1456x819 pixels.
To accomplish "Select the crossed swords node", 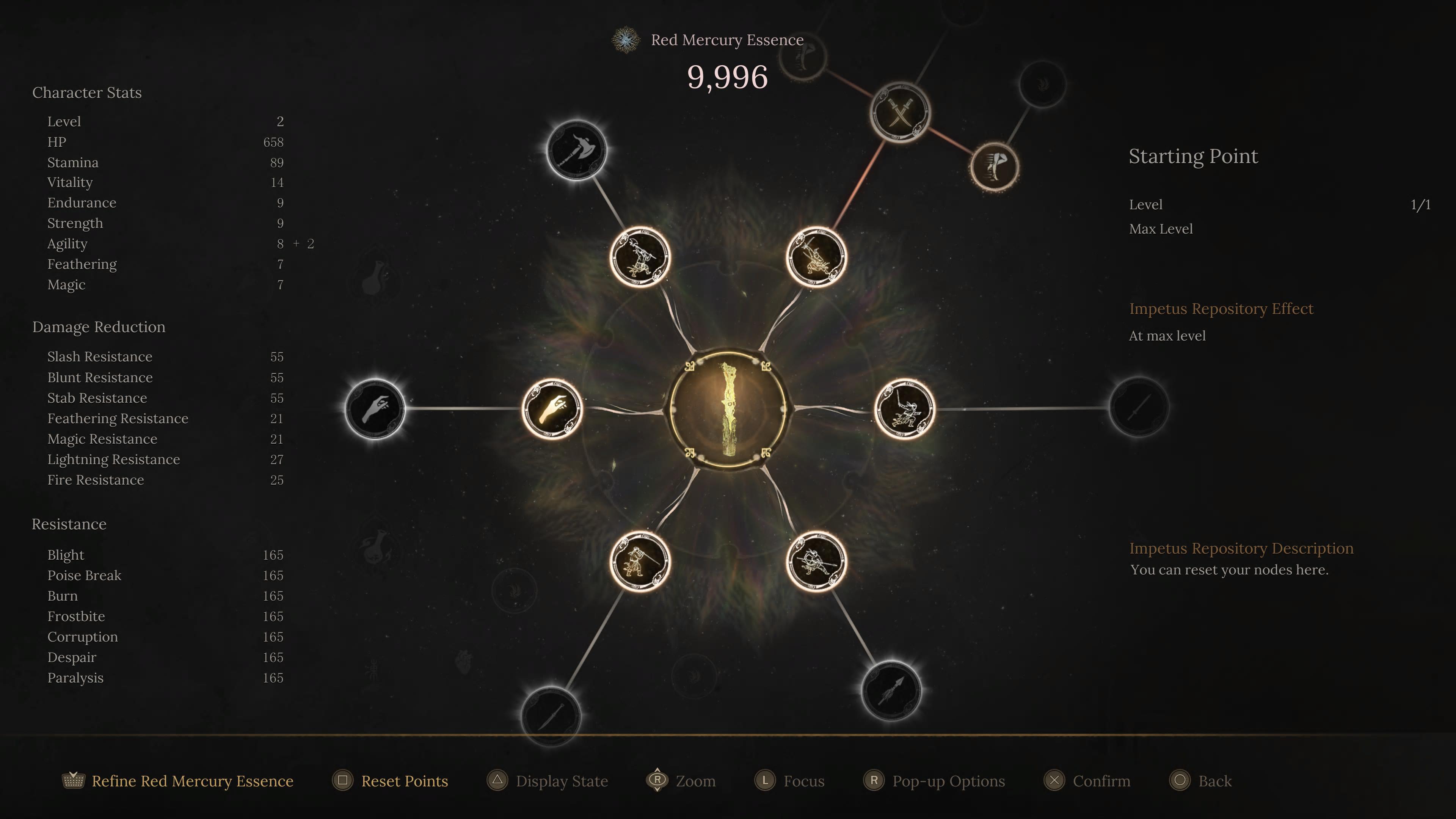I will click(x=900, y=113).
